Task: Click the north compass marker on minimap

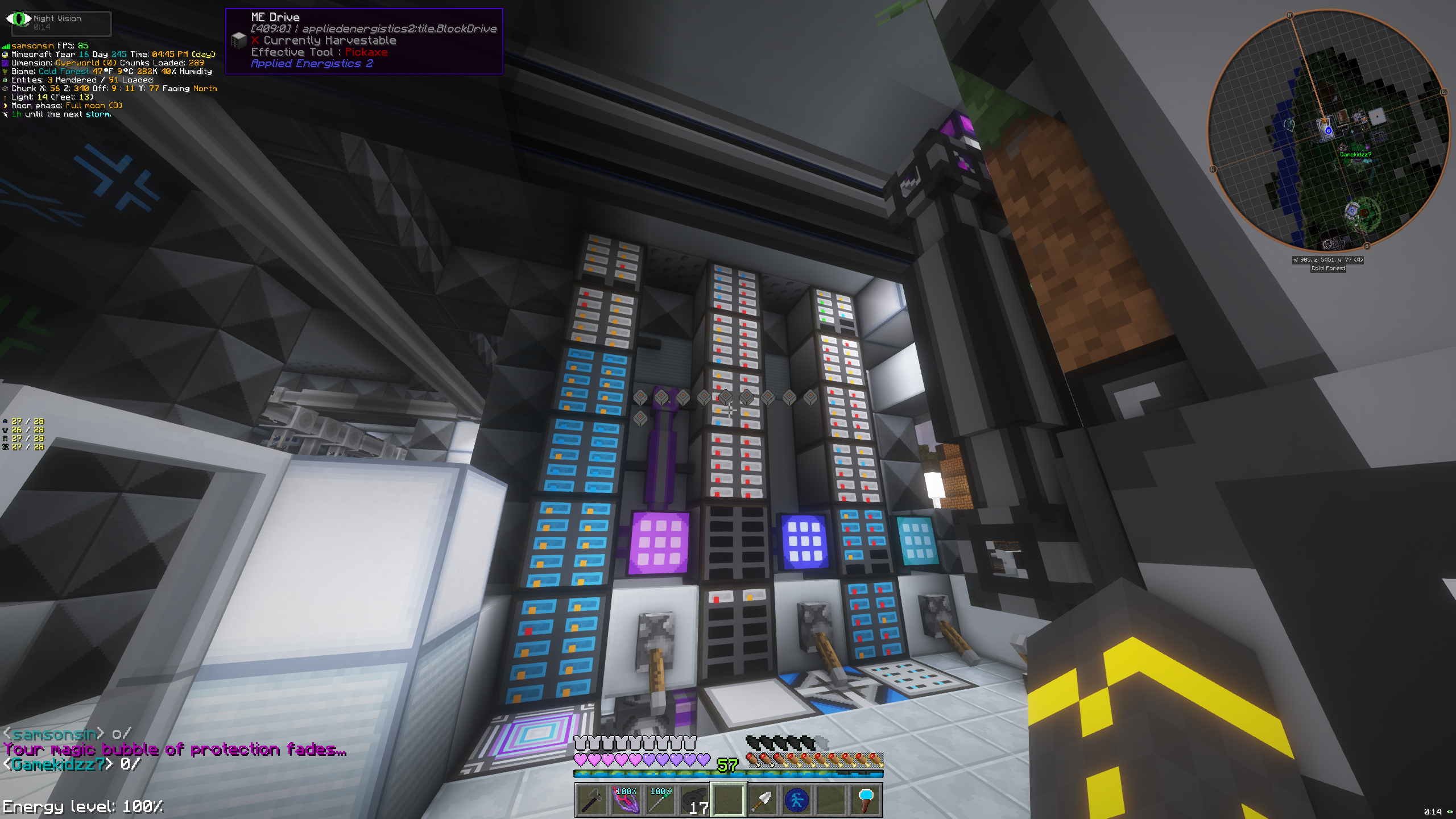Action: point(1290,15)
